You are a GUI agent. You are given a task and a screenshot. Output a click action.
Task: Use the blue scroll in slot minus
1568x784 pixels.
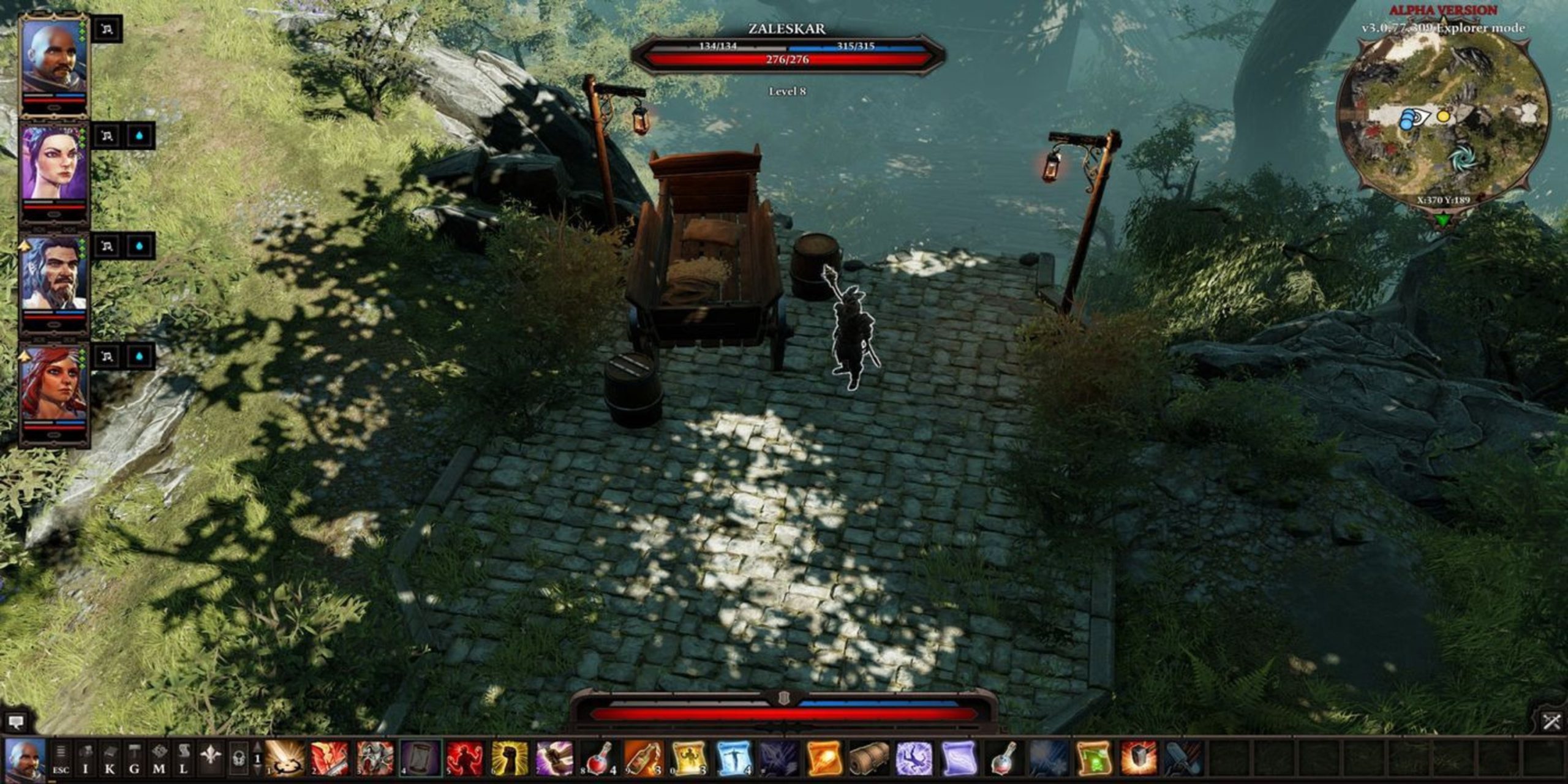tap(734, 759)
